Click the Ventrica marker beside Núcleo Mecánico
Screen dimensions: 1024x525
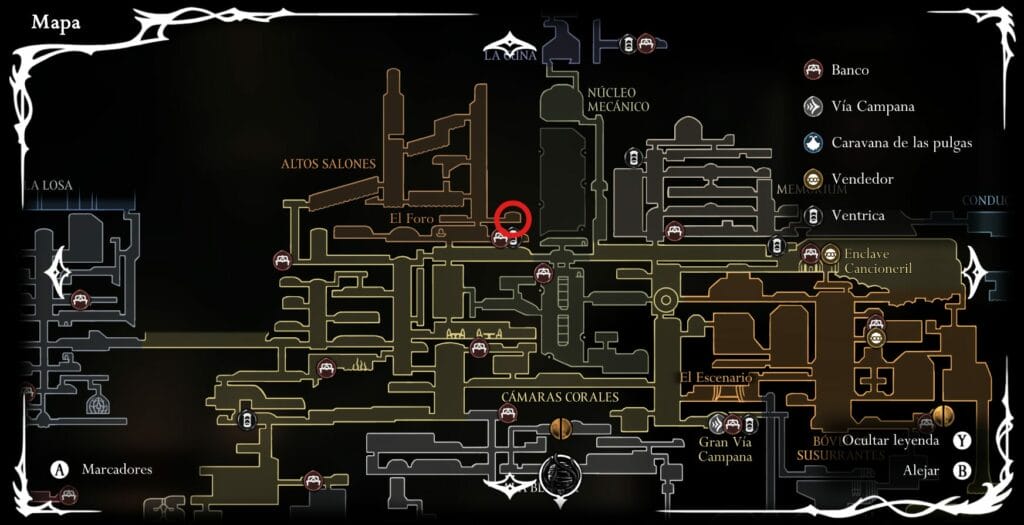tap(633, 157)
